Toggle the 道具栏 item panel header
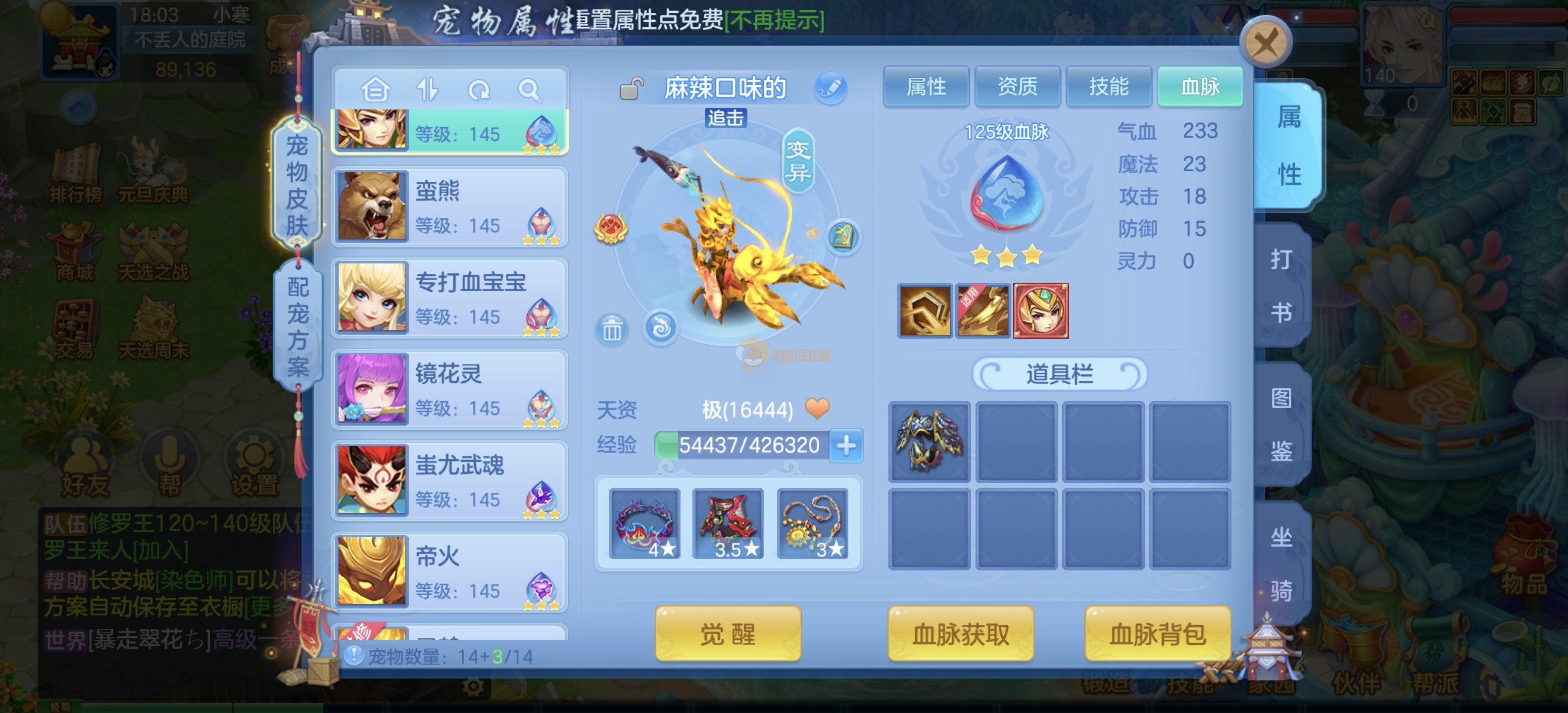This screenshot has height=713, width=1568. pyautogui.click(x=1059, y=374)
